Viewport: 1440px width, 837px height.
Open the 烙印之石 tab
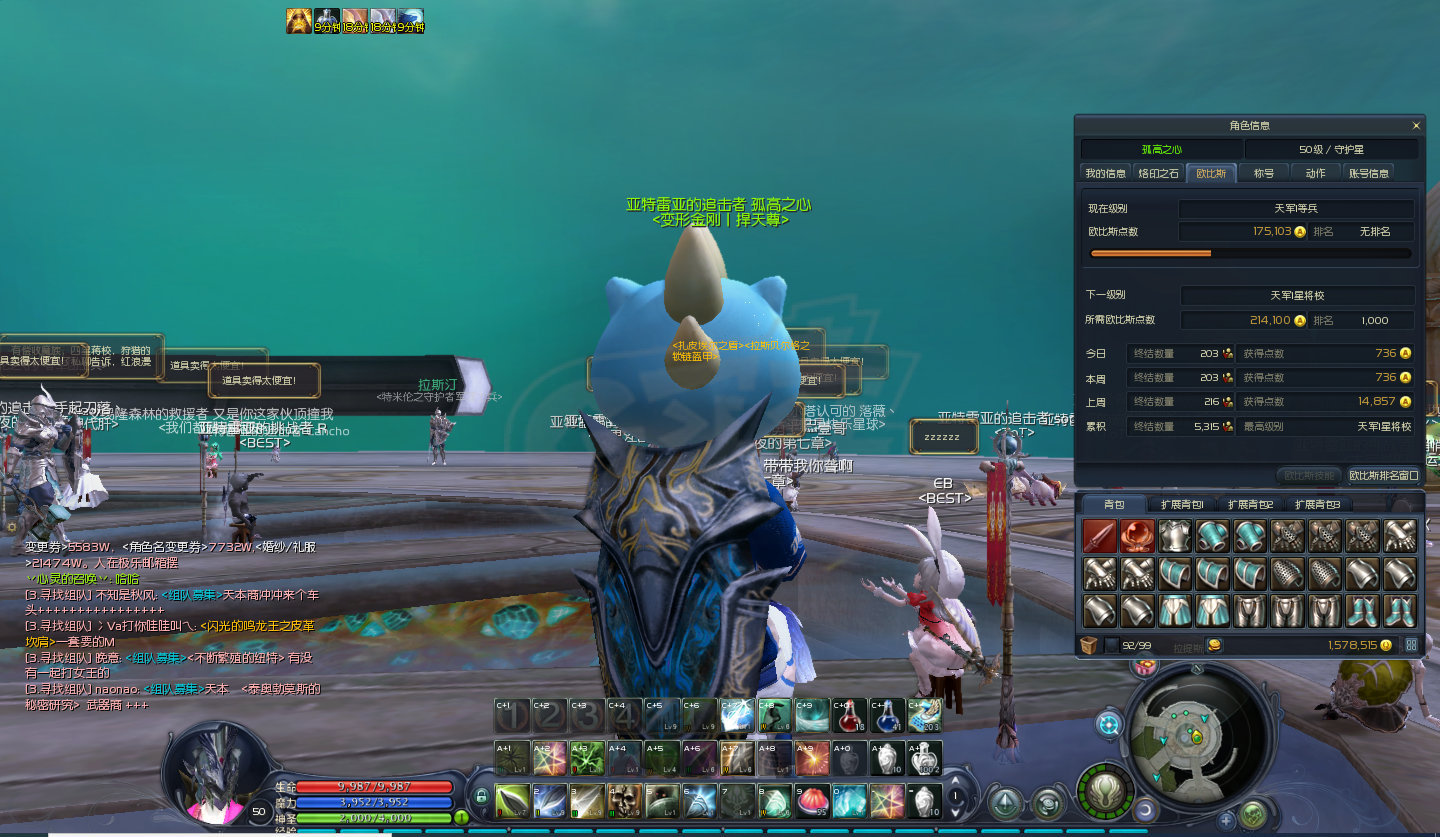(1159, 173)
